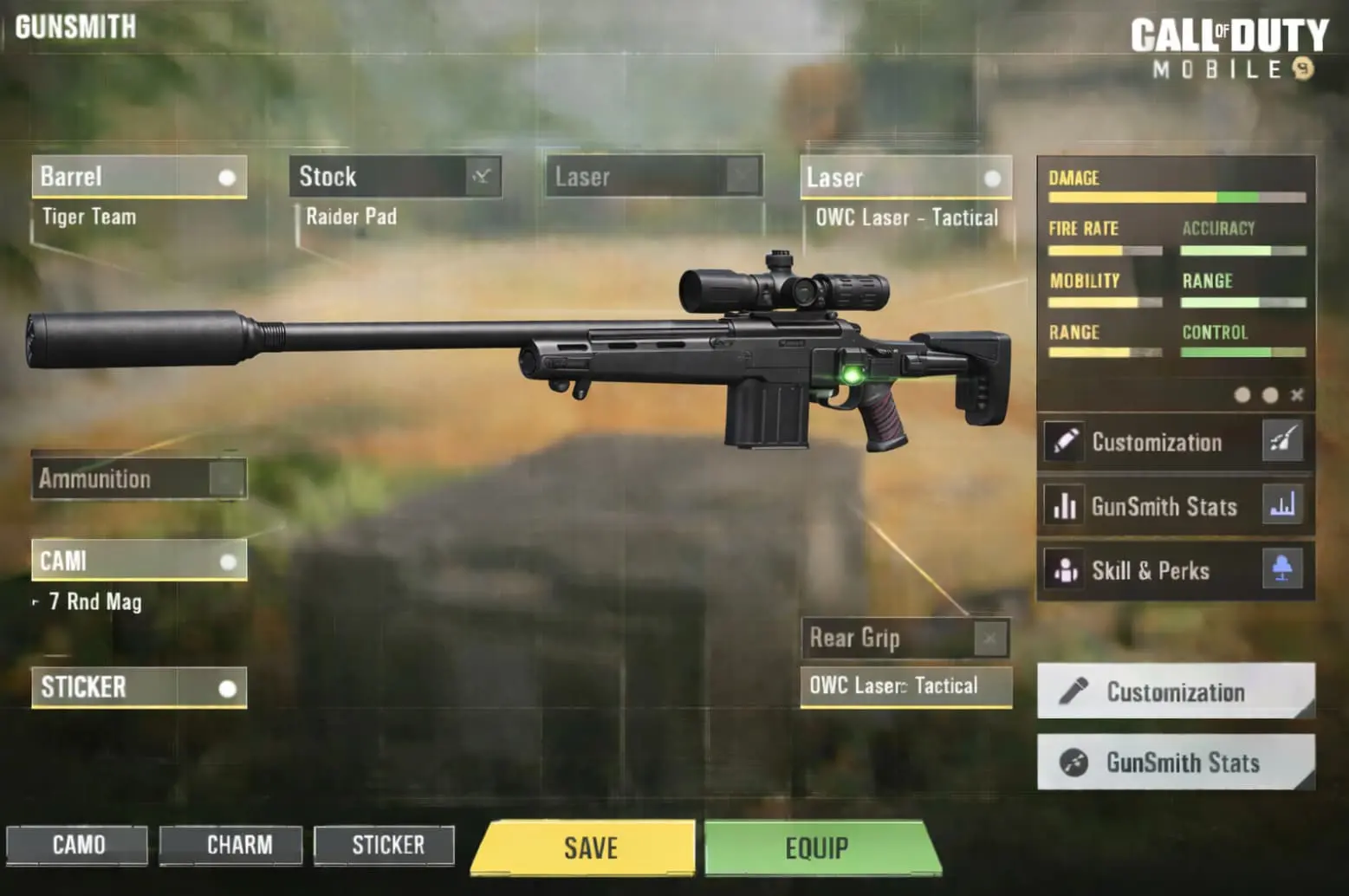Click the icon on the lower GunSmith Stats button

click(x=1075, y=763)
